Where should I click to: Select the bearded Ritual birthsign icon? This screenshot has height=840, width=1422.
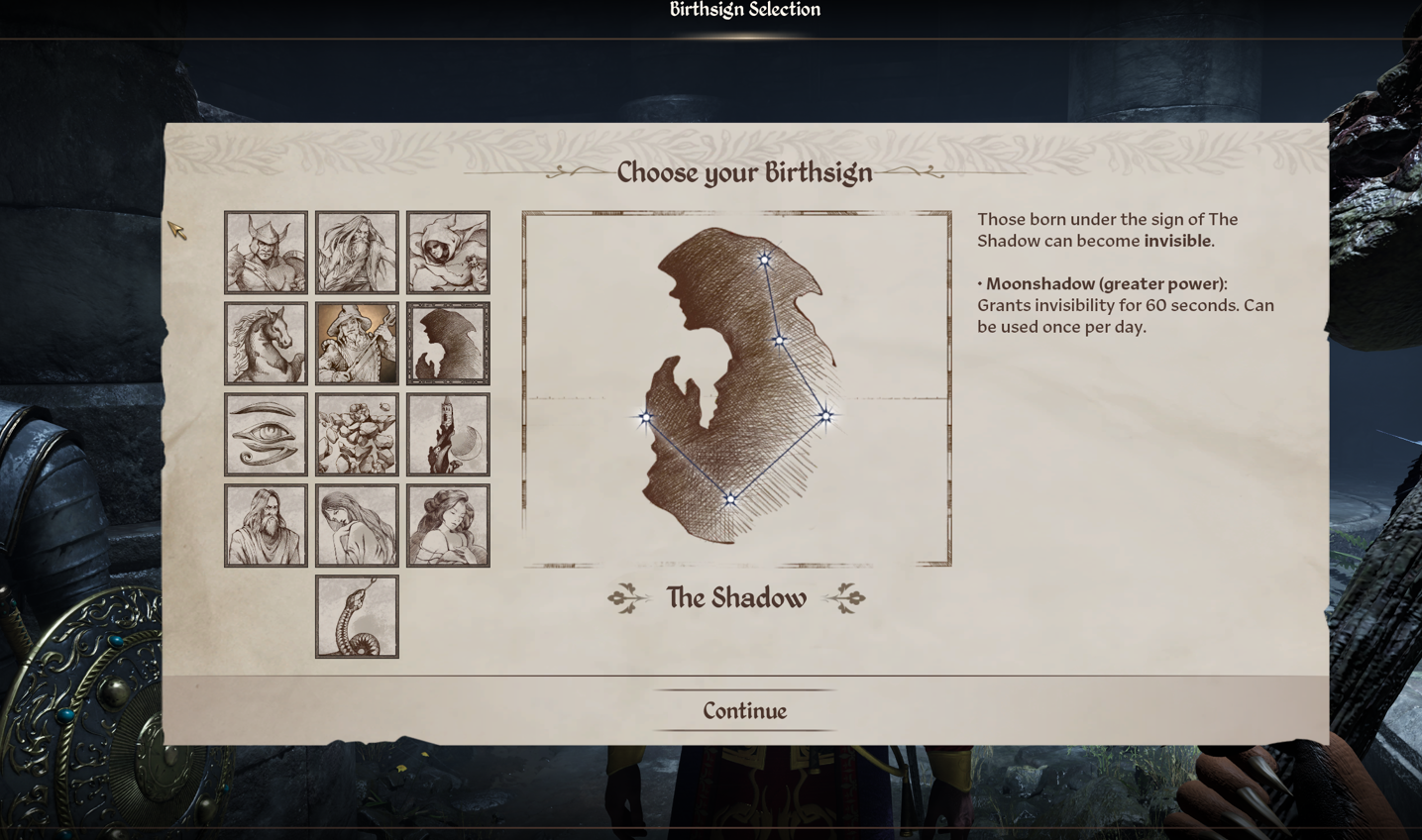click(266, 524)
